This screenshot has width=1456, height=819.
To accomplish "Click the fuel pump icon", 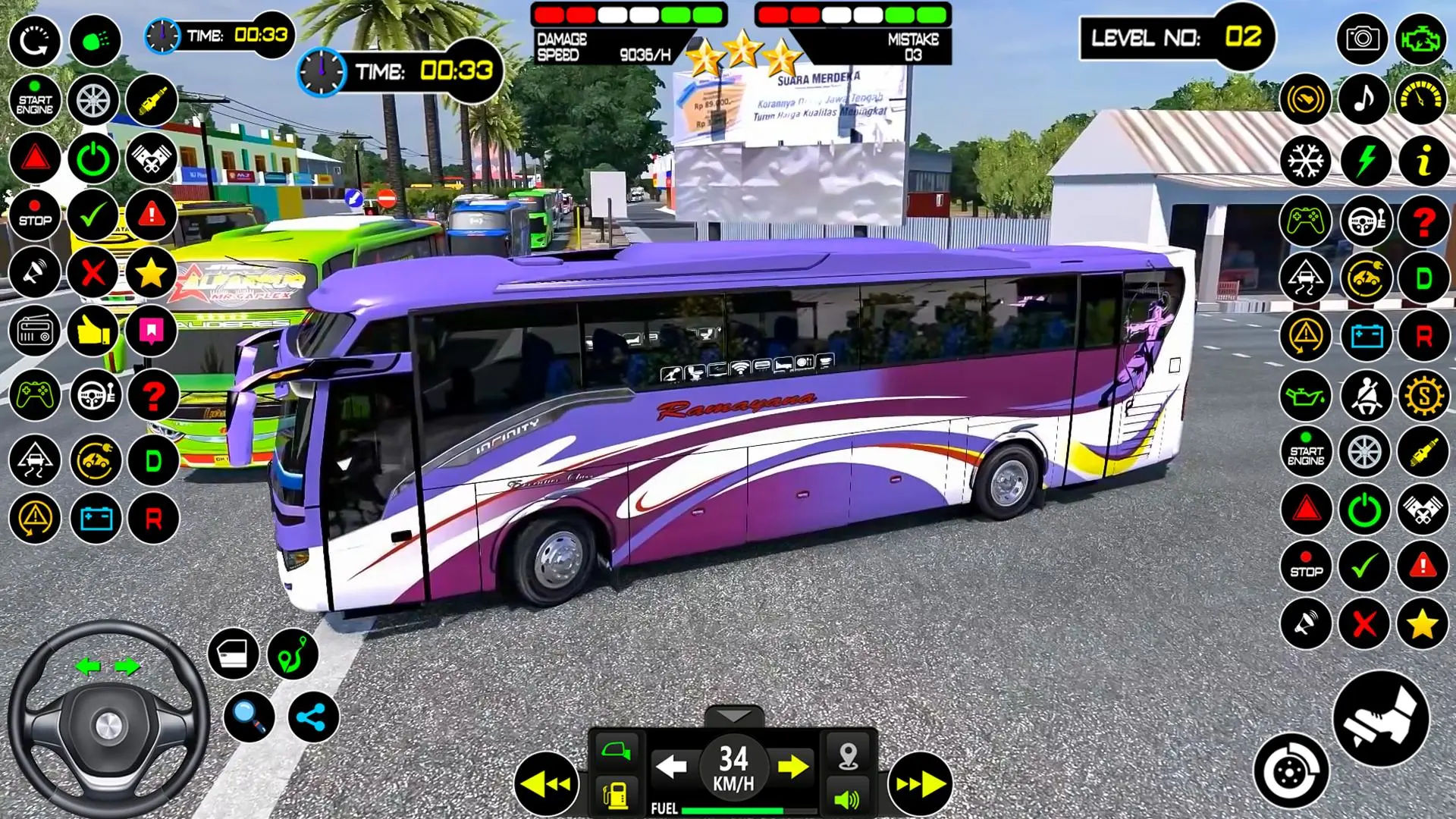I will point(616,795).
